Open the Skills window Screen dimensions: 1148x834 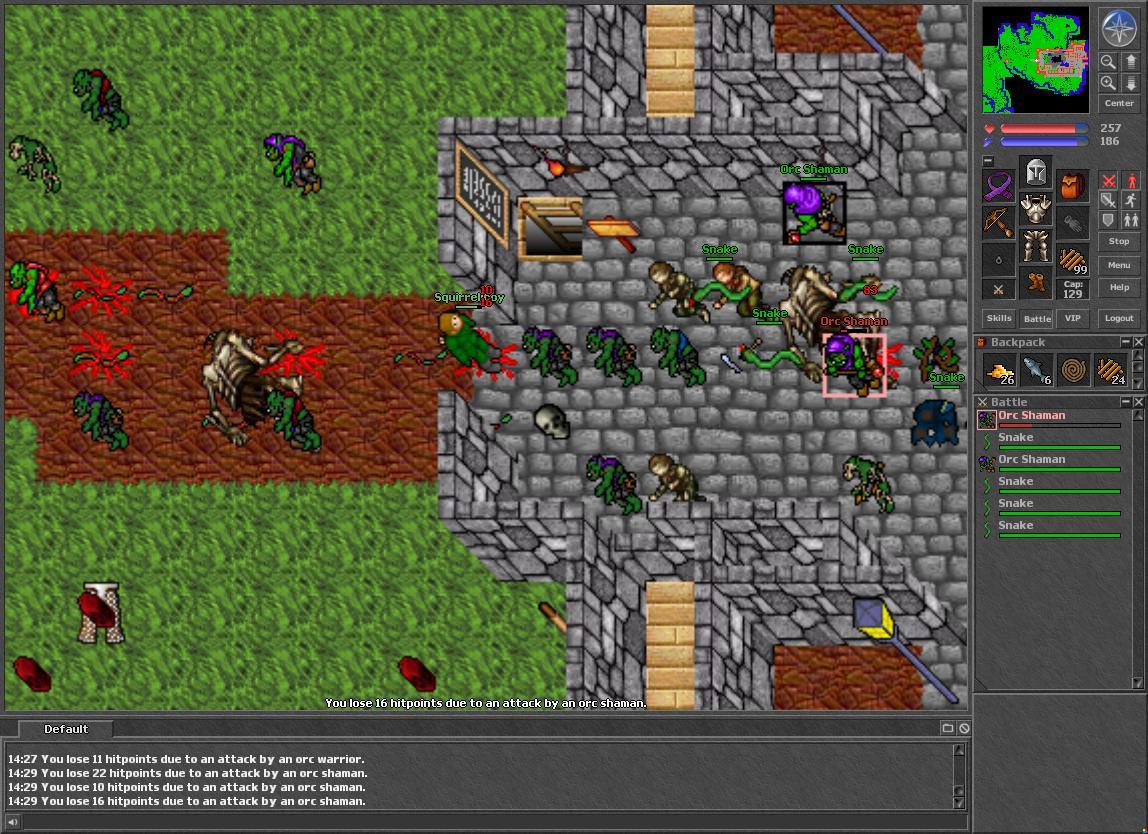999,318
